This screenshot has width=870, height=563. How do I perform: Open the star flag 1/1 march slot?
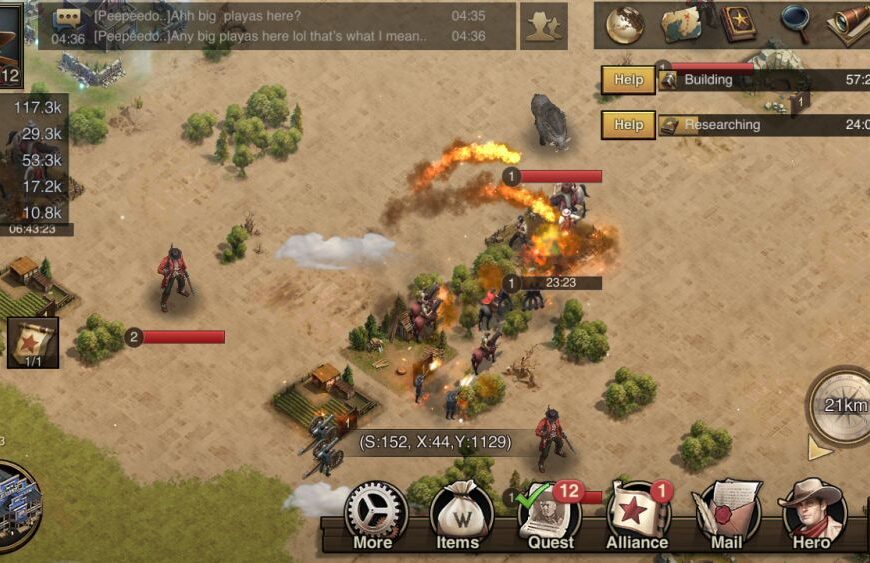coord(33,342)
